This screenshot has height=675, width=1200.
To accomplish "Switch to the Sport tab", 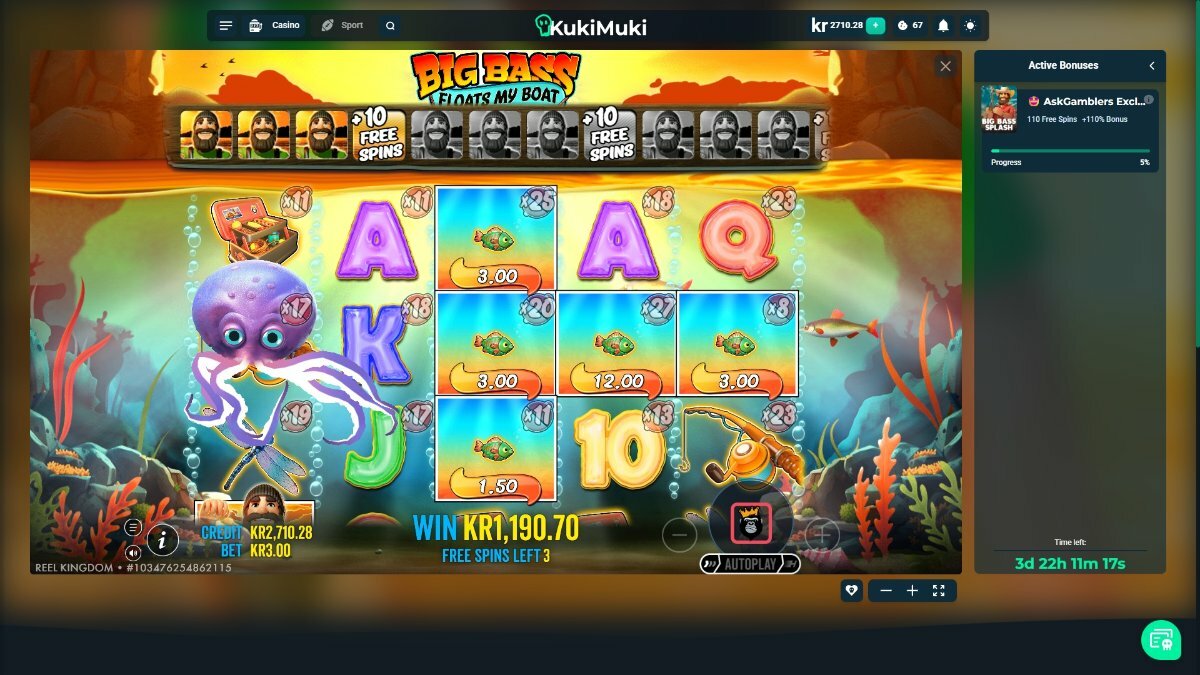I will 342,25.
